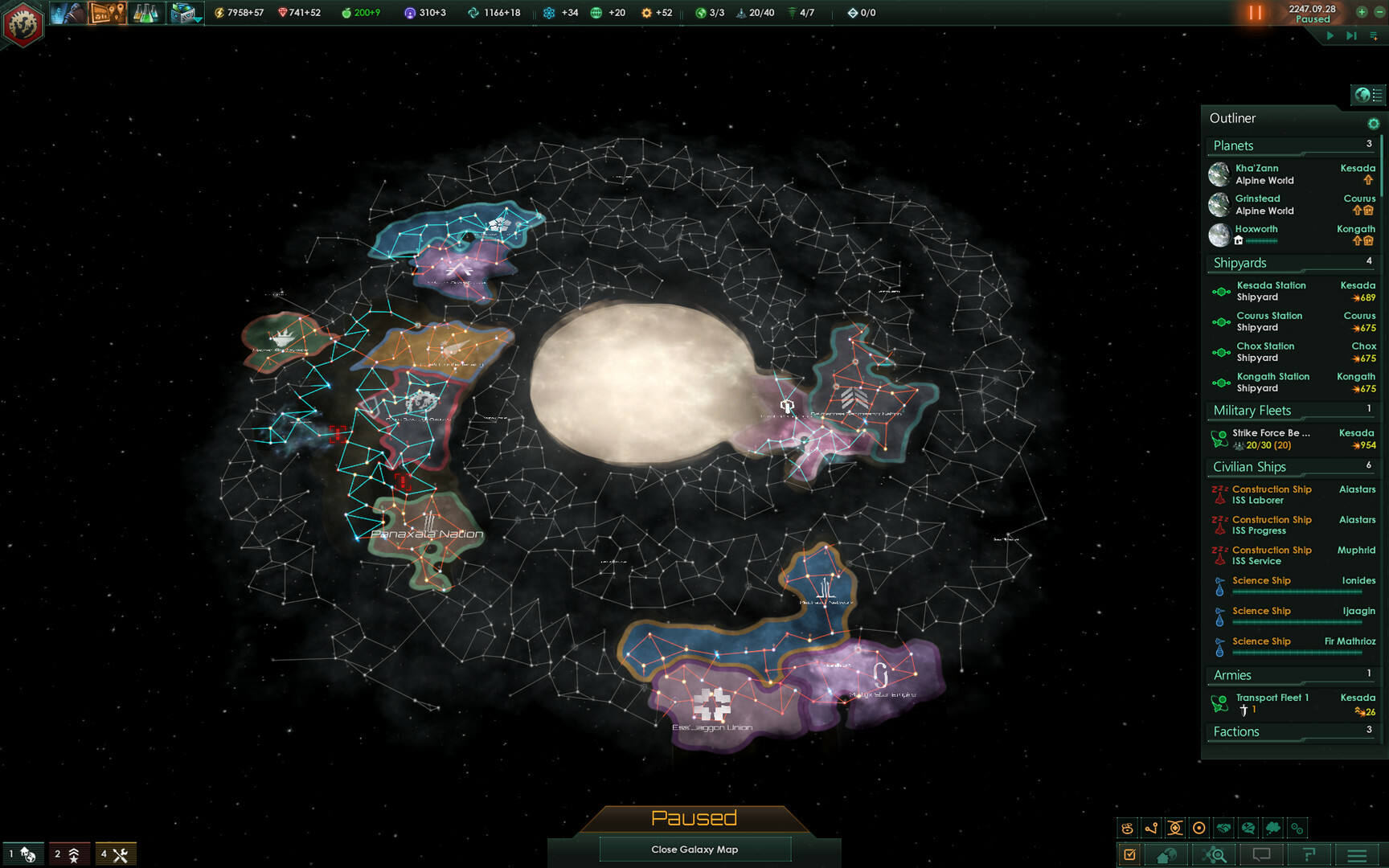This screenshot has width=1389, height=868.
Task: Toggle the empires map mode button
Action: coord(1128,827)
